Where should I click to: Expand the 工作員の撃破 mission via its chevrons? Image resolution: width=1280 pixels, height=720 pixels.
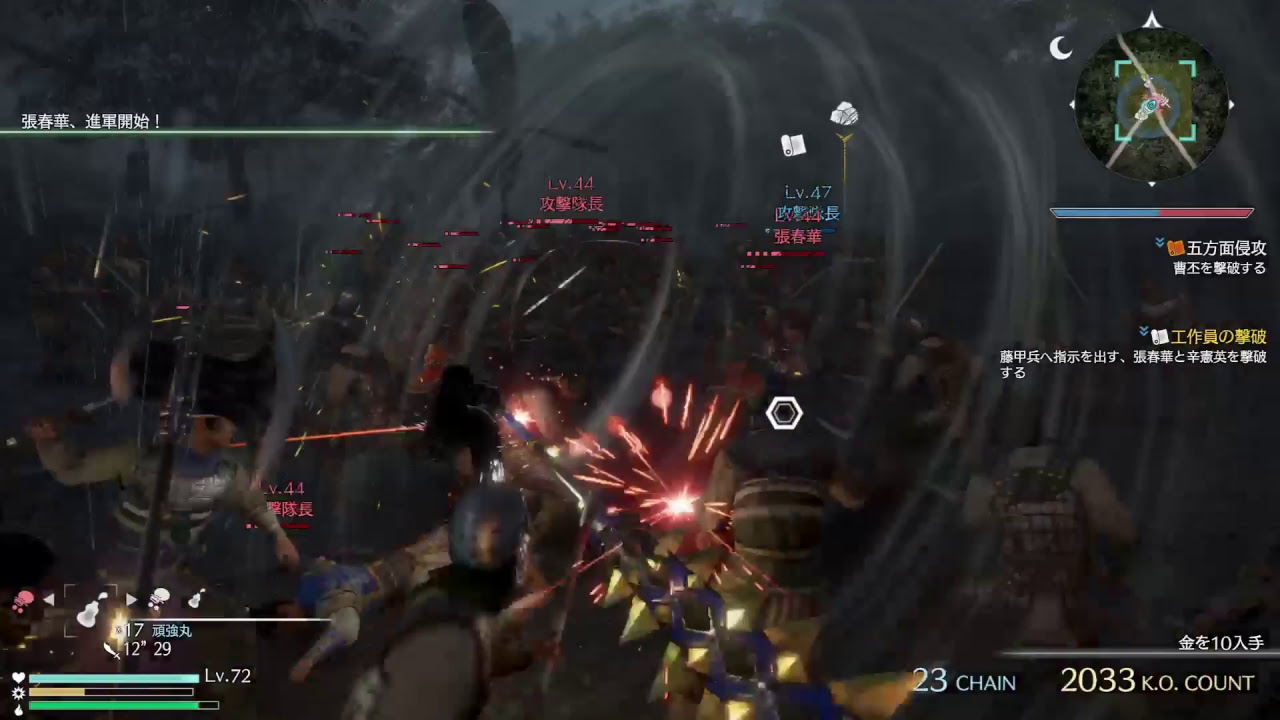tap(1144, 332)
